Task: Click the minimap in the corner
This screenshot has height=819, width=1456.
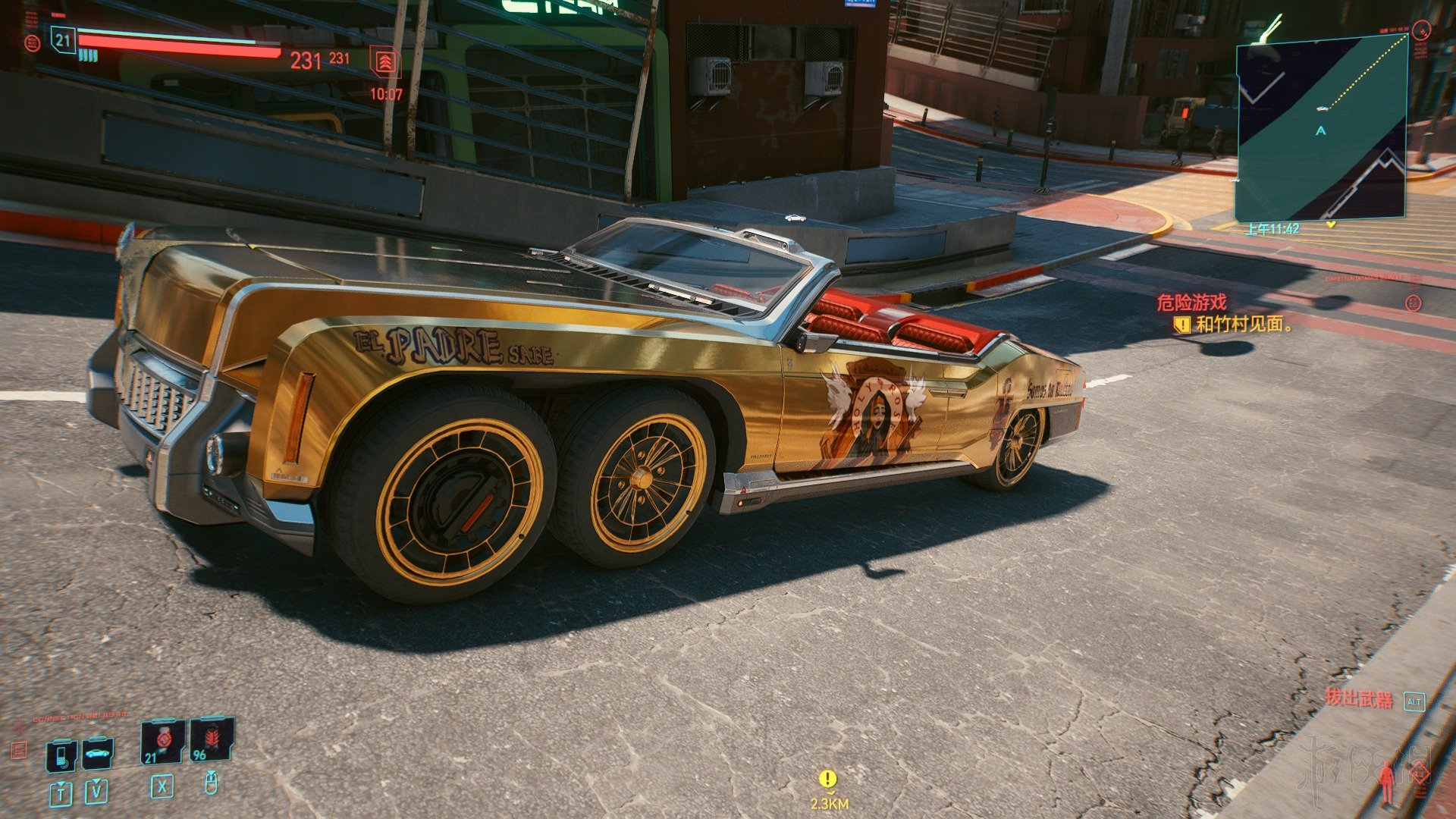Action: [1321, 130]
